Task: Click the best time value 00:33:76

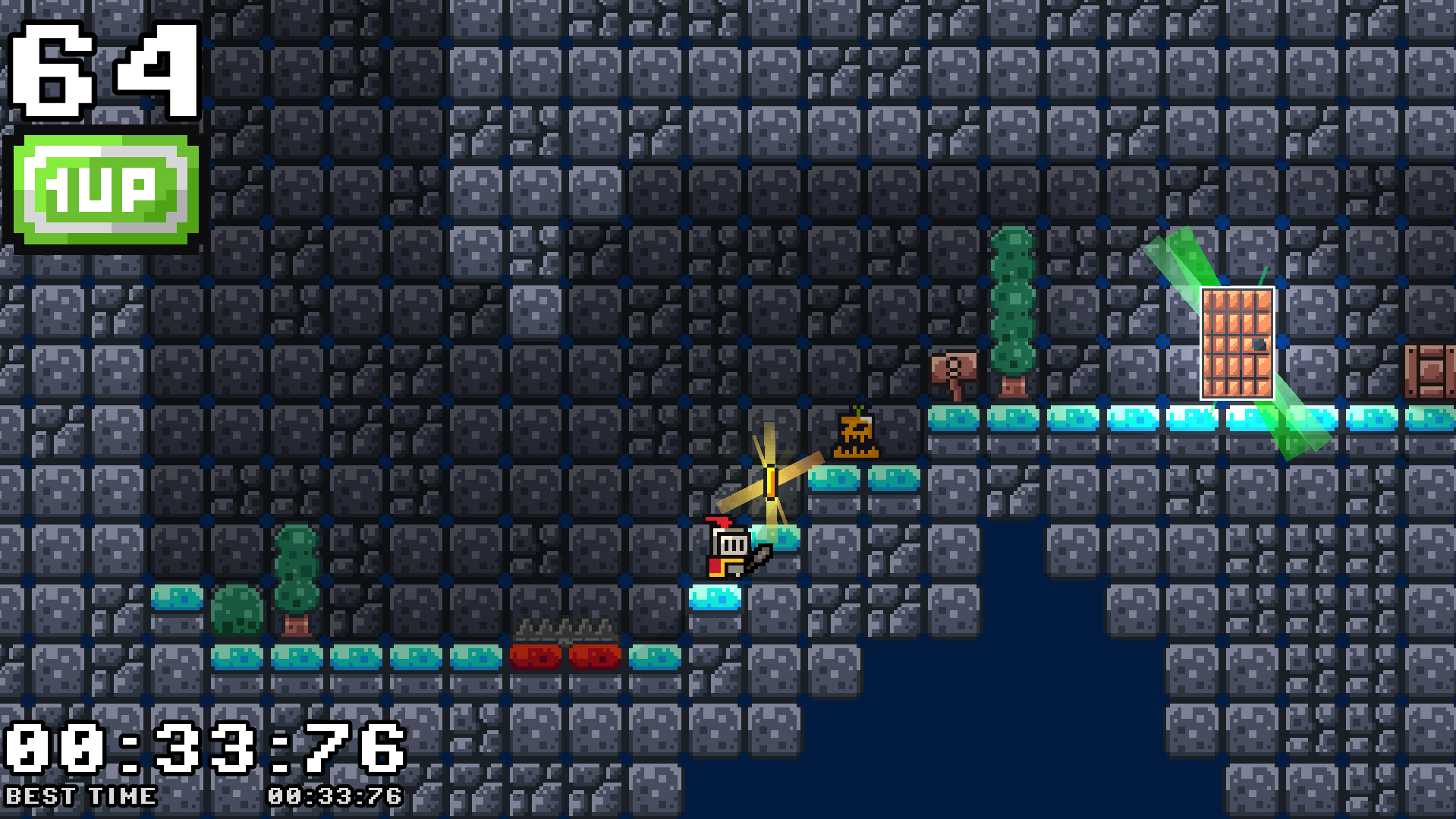Action: click(334, 796)
